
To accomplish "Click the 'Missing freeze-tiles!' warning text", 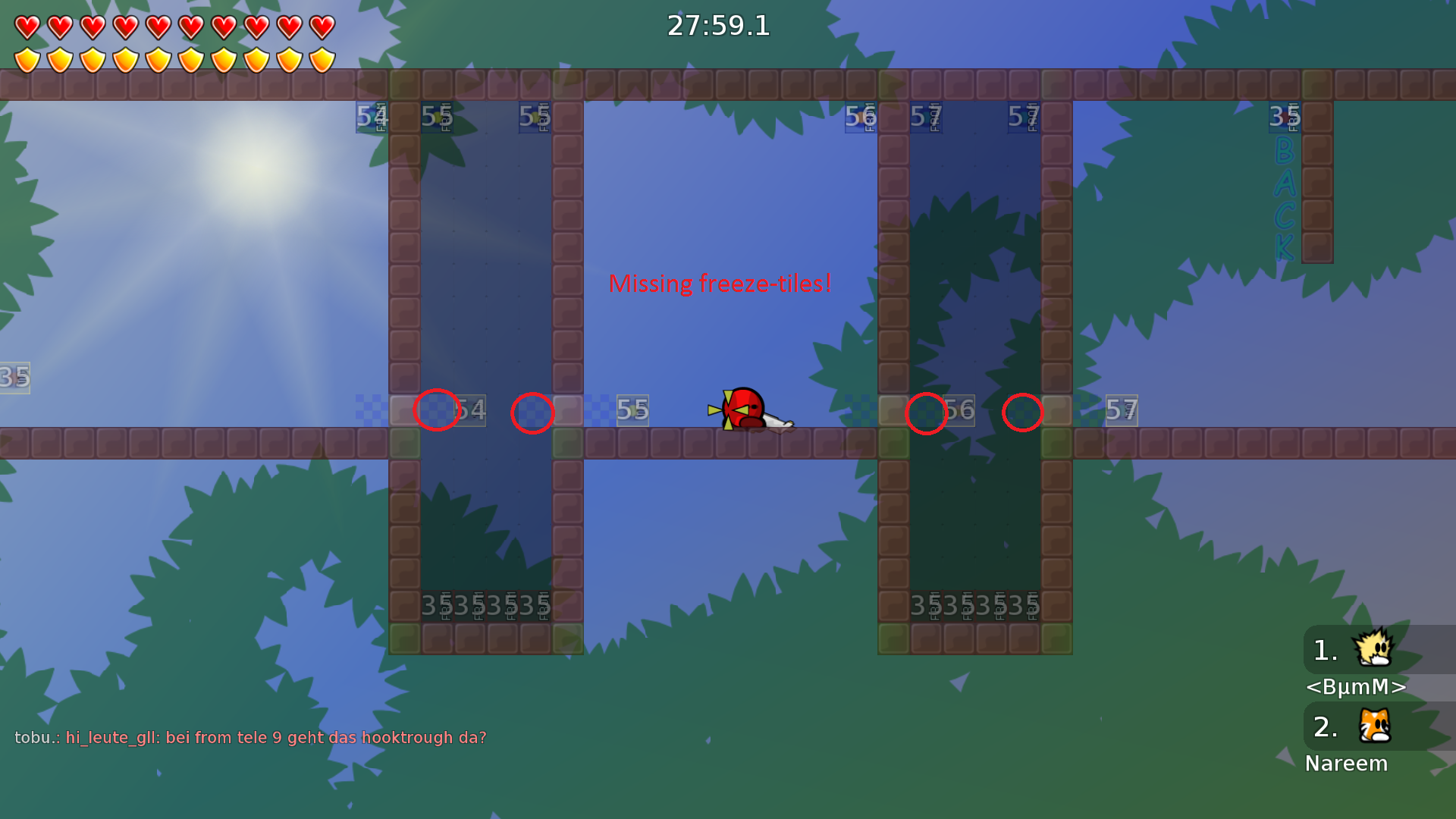I will coord(720,284).
